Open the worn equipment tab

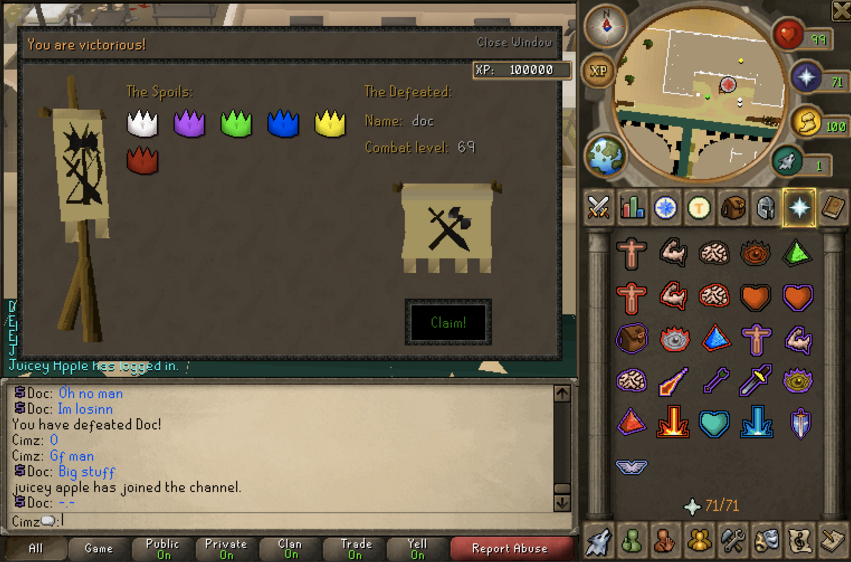click(766, 207)
